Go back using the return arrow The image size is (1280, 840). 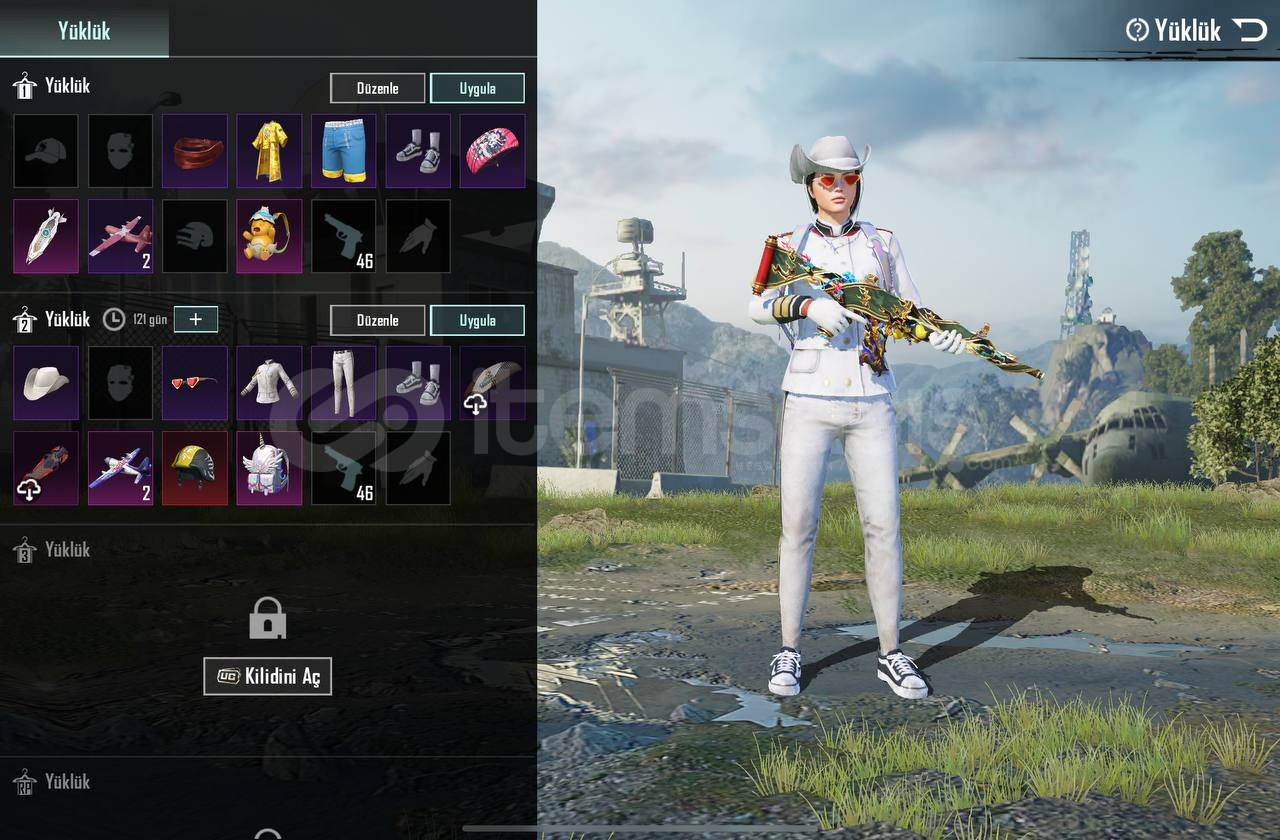(x=1249, y=30)
